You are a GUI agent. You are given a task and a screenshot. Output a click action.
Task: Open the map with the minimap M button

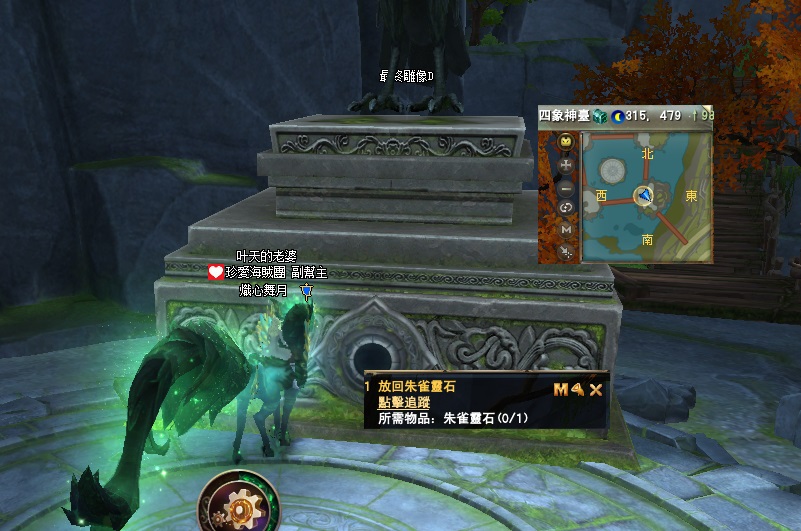(566, 231)
